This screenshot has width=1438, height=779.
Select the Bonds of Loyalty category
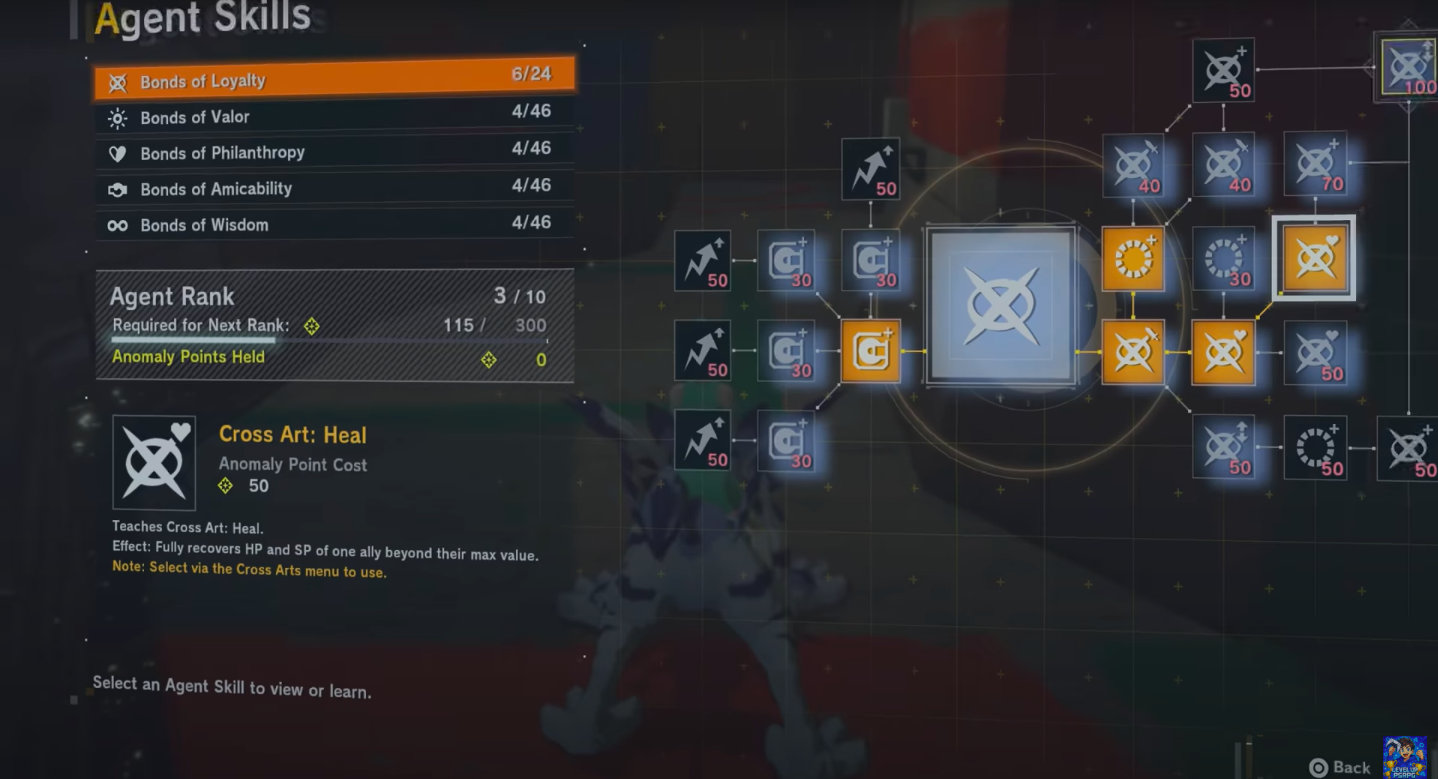click(334, 80)
